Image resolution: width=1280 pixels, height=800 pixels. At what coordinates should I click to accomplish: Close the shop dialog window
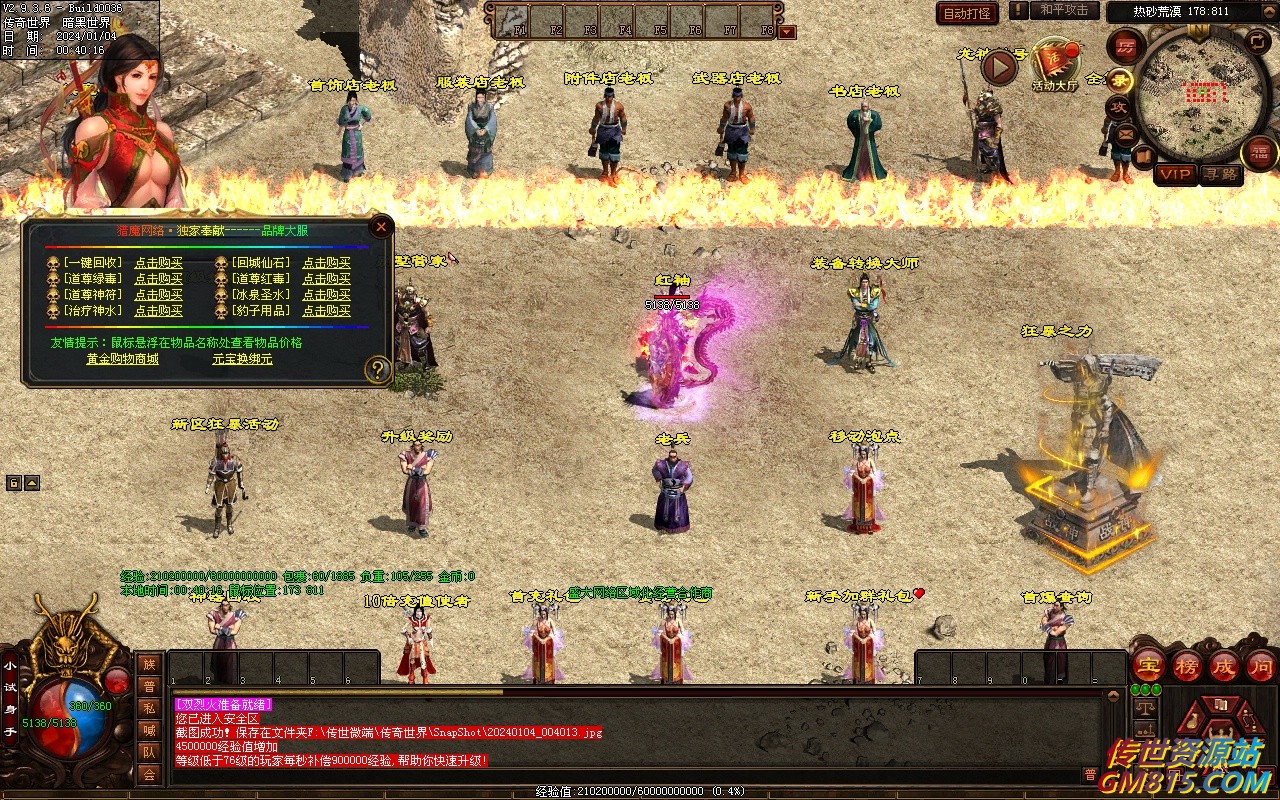point(380,227)
